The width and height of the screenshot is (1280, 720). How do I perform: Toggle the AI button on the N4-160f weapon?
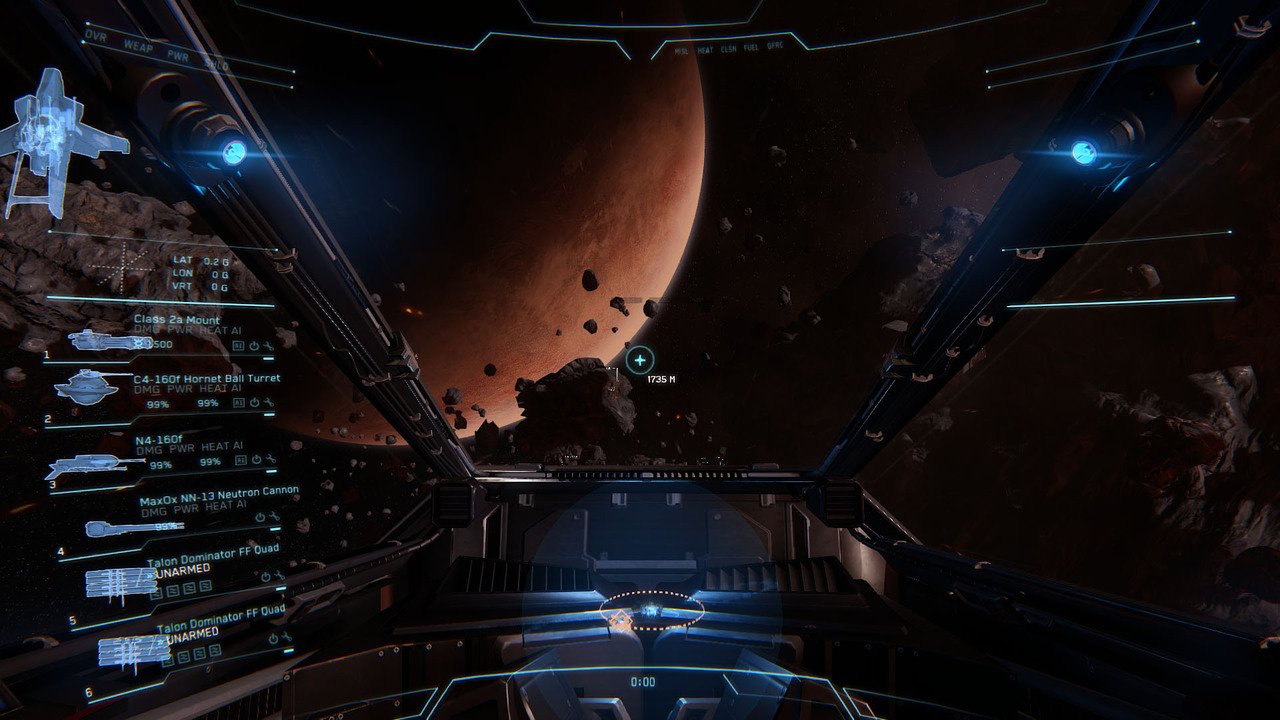click(240, 460)
